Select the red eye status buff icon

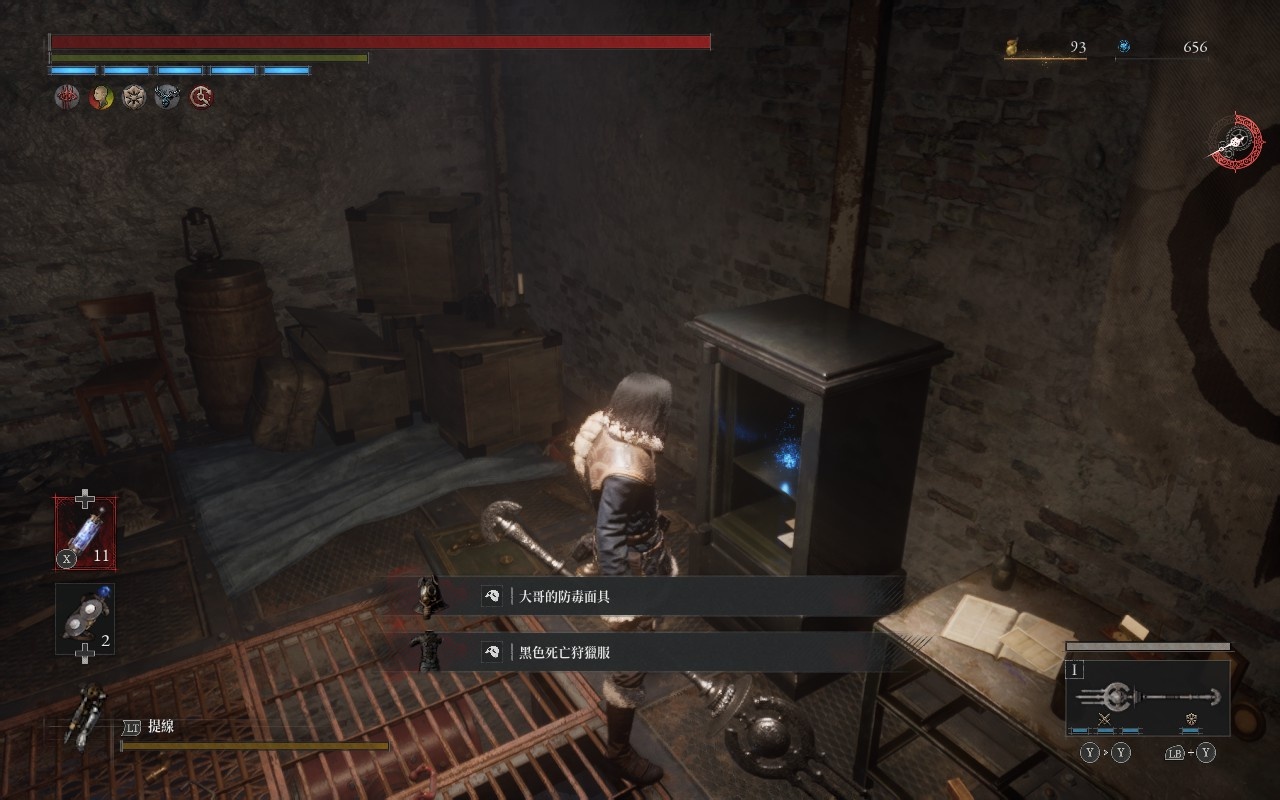point(66,97)
